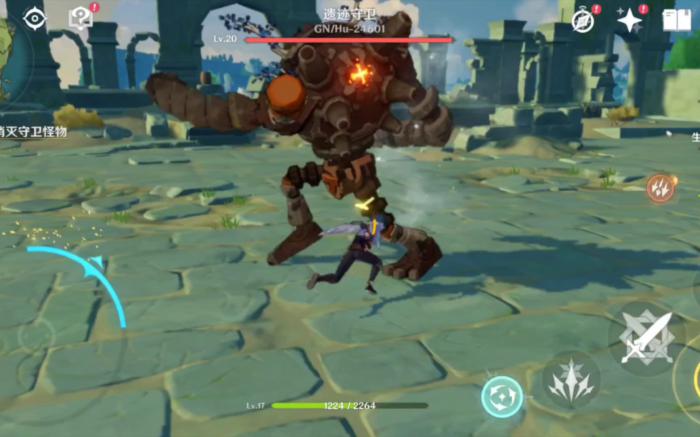Open the minimap
Screen dimensions: 700x437
click(8, 55)
